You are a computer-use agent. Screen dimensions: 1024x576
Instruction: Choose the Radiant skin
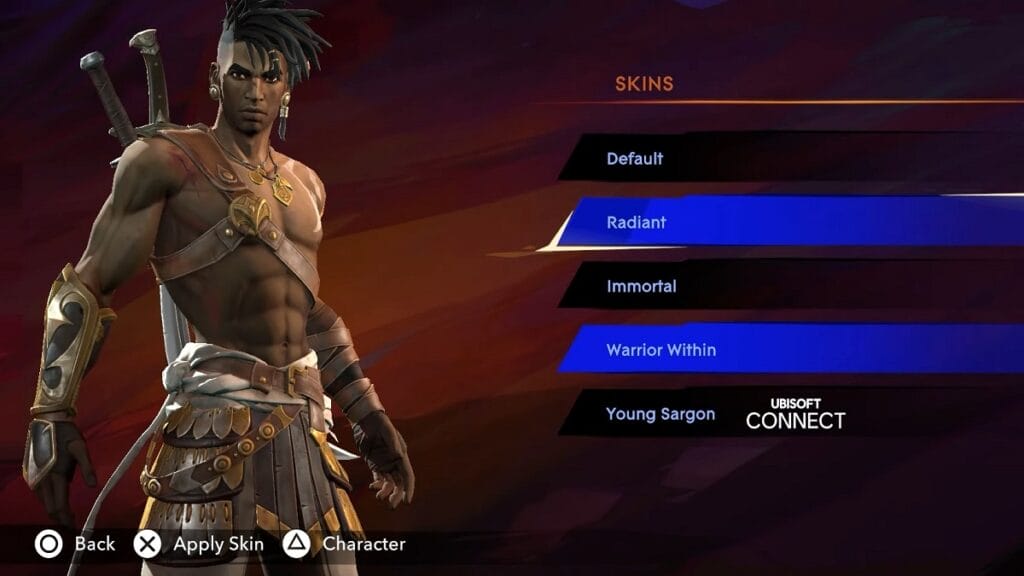coord(636,222)
